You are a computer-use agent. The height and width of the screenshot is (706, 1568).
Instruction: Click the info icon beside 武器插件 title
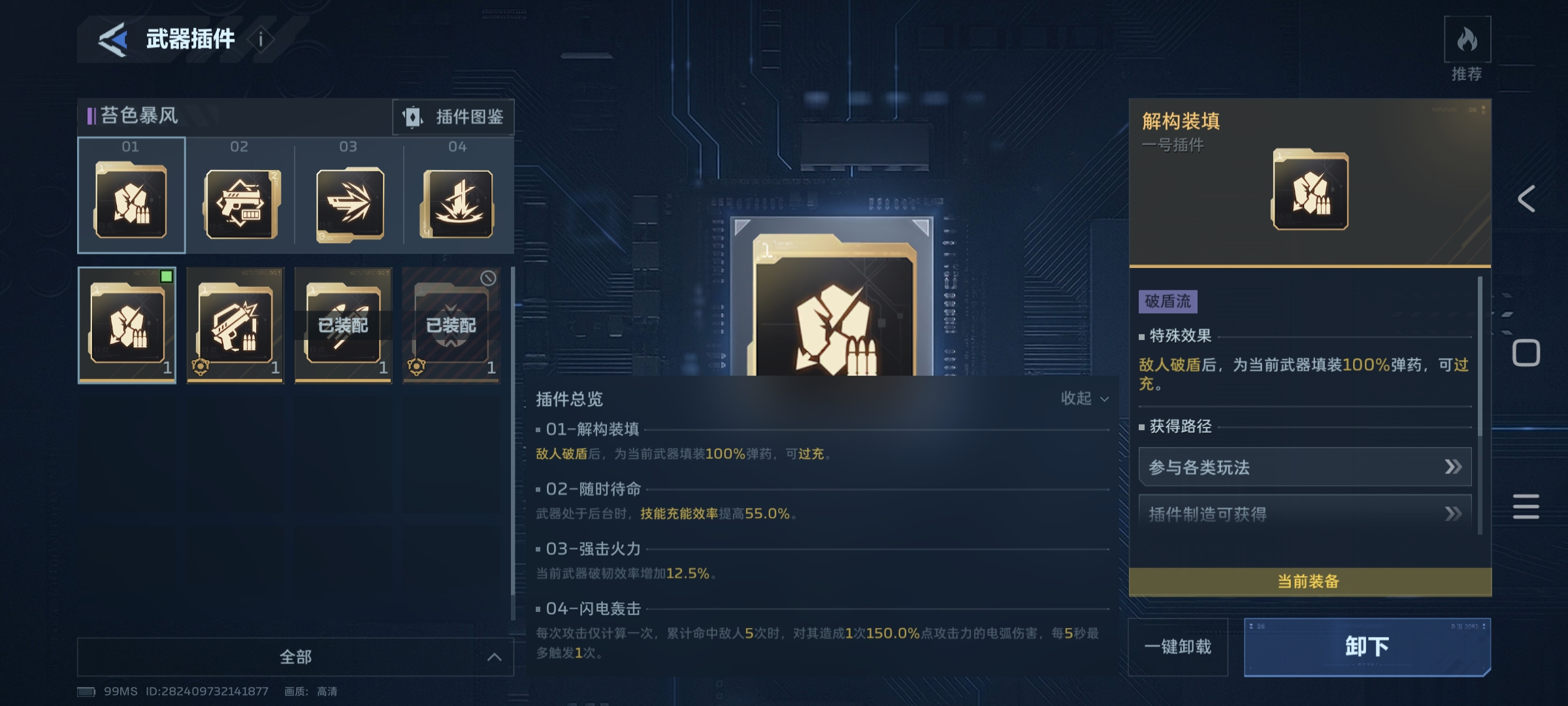(x=261, y=39)
